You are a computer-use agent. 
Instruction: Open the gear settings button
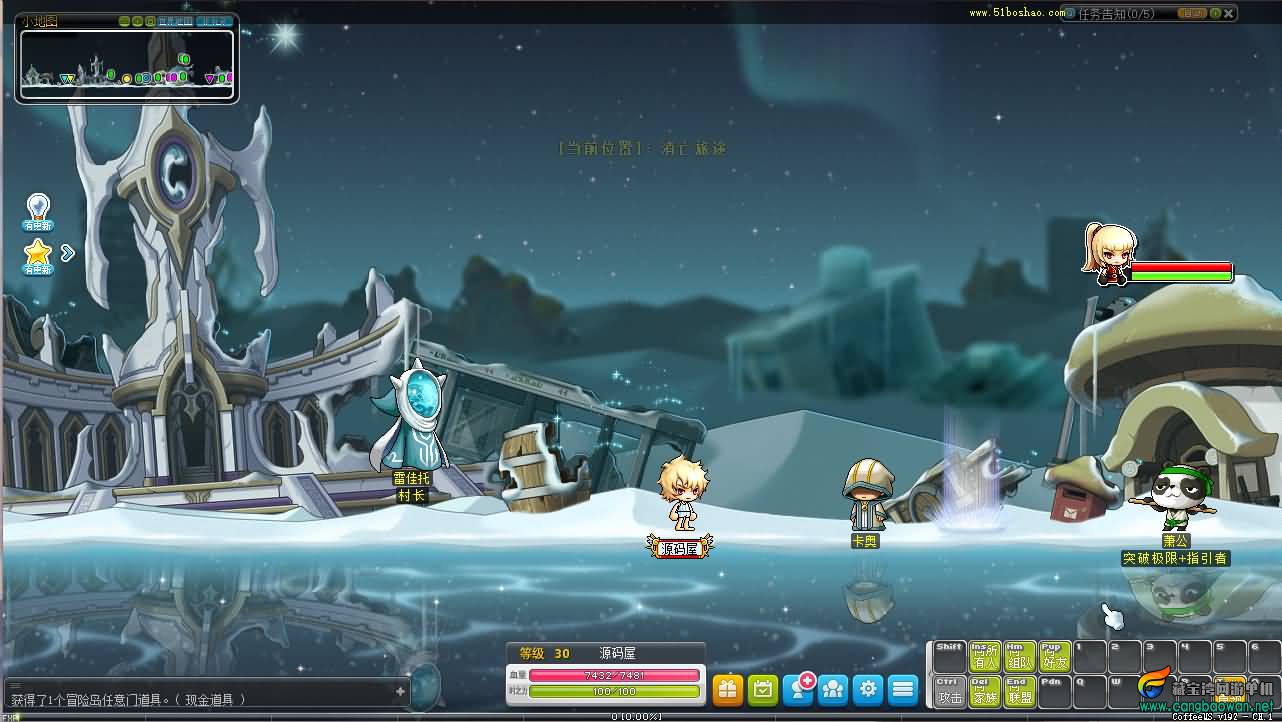868,689
